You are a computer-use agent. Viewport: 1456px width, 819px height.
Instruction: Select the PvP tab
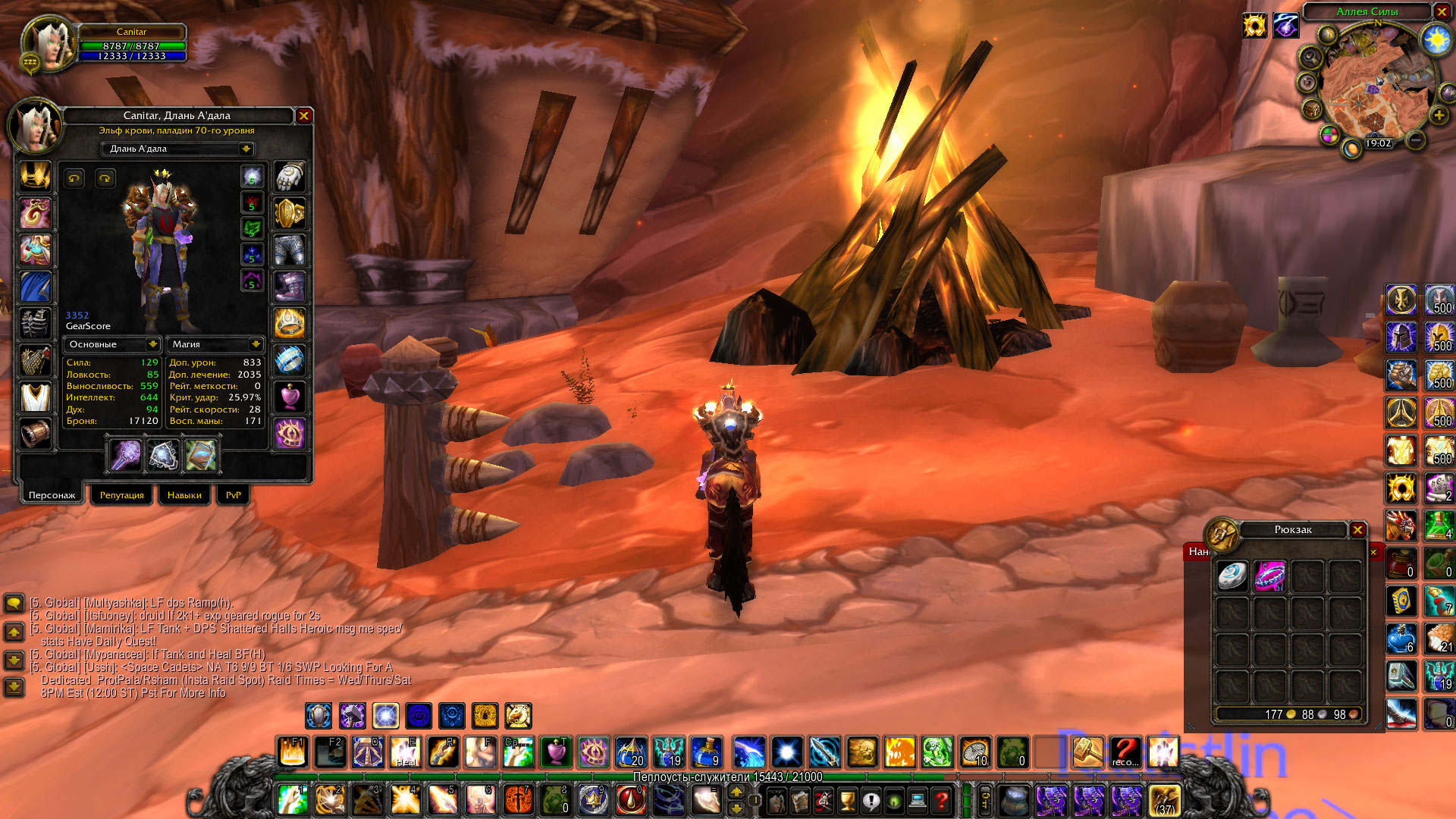pos(233,495)
